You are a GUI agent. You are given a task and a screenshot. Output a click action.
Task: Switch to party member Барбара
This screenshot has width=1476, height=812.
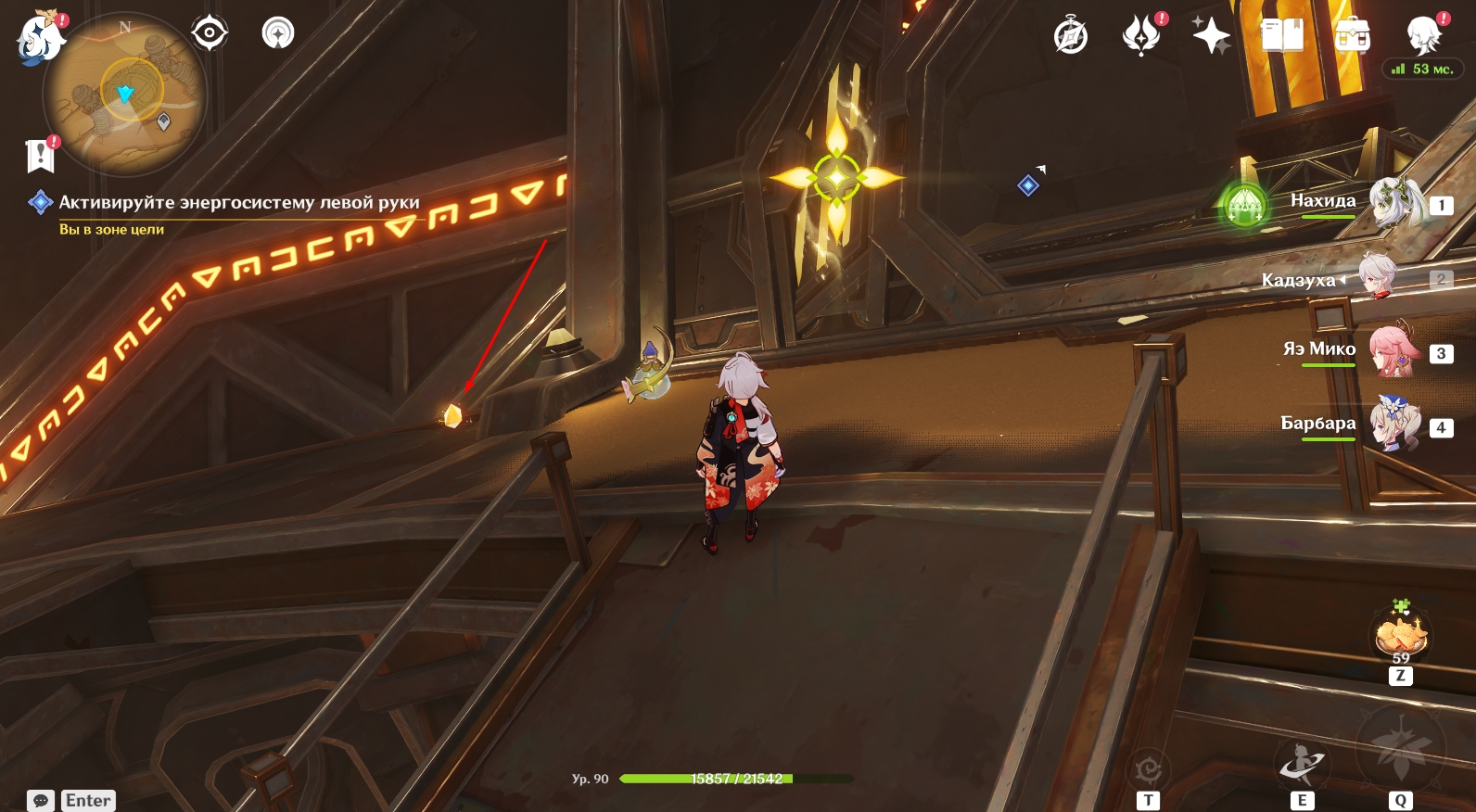click(x=1396, y=425)
